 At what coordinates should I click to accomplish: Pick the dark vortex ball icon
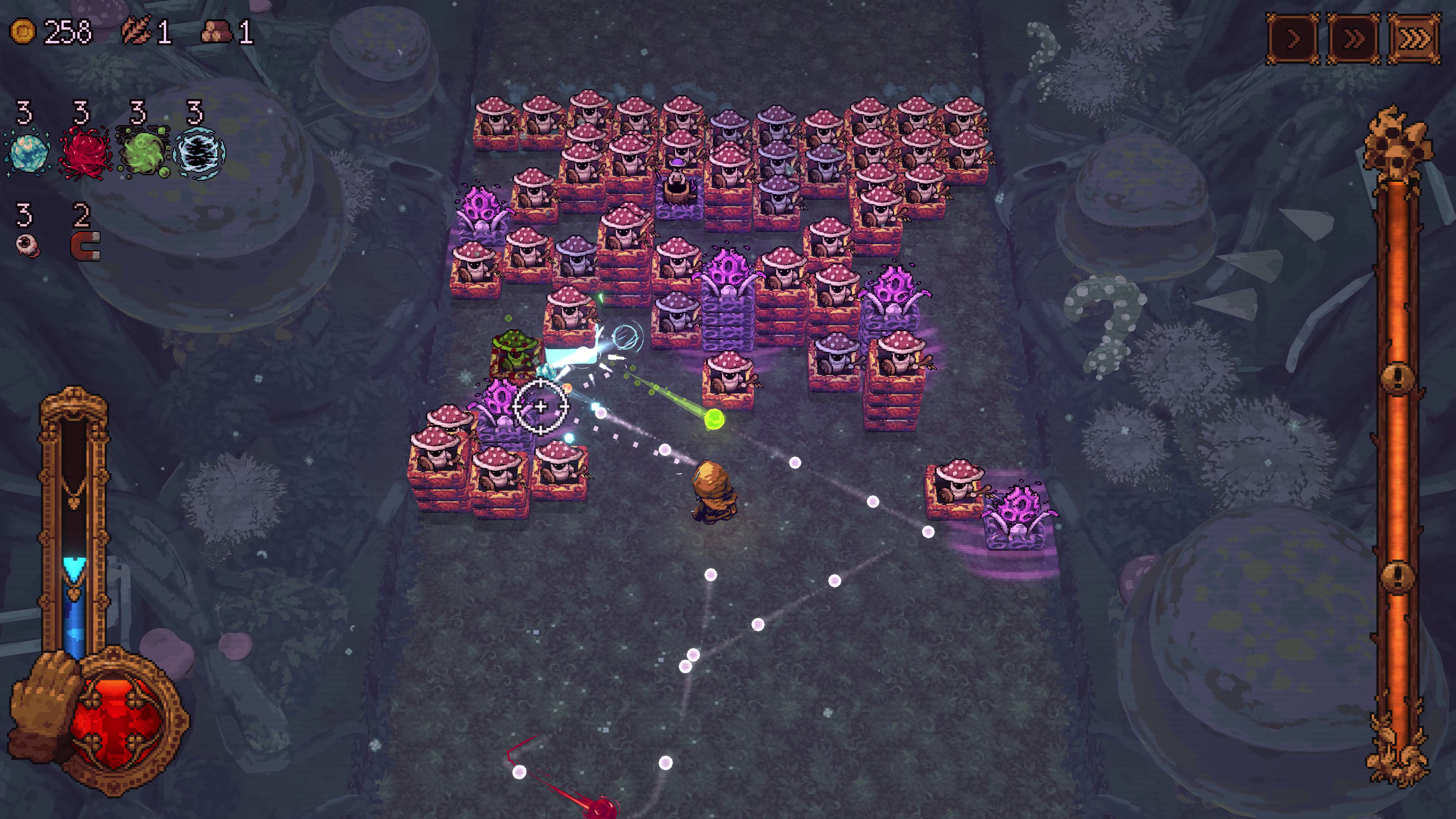199,152
